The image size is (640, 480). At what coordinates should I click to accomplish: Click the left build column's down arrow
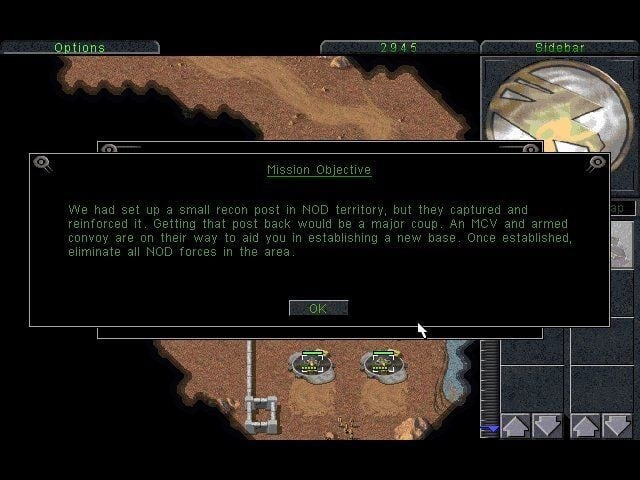pyautogui.click(x=546, y=426)
